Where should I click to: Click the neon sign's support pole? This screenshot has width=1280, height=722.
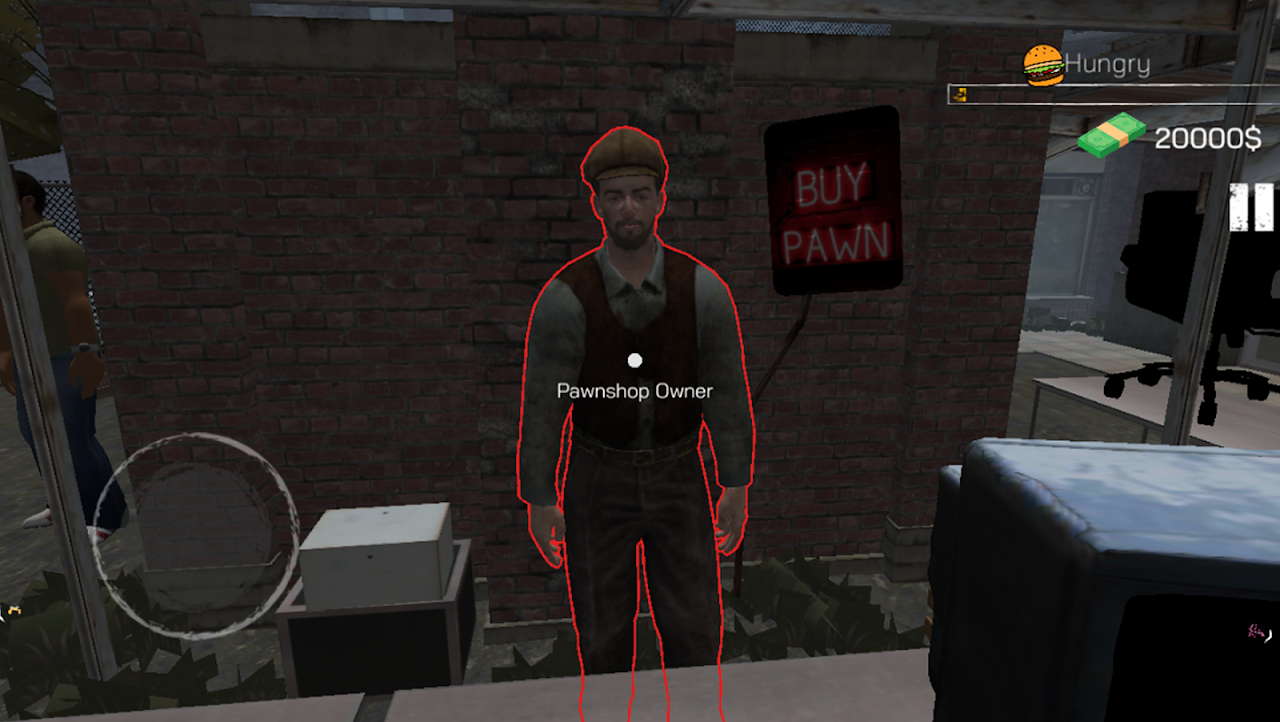[x=785, y=340]
